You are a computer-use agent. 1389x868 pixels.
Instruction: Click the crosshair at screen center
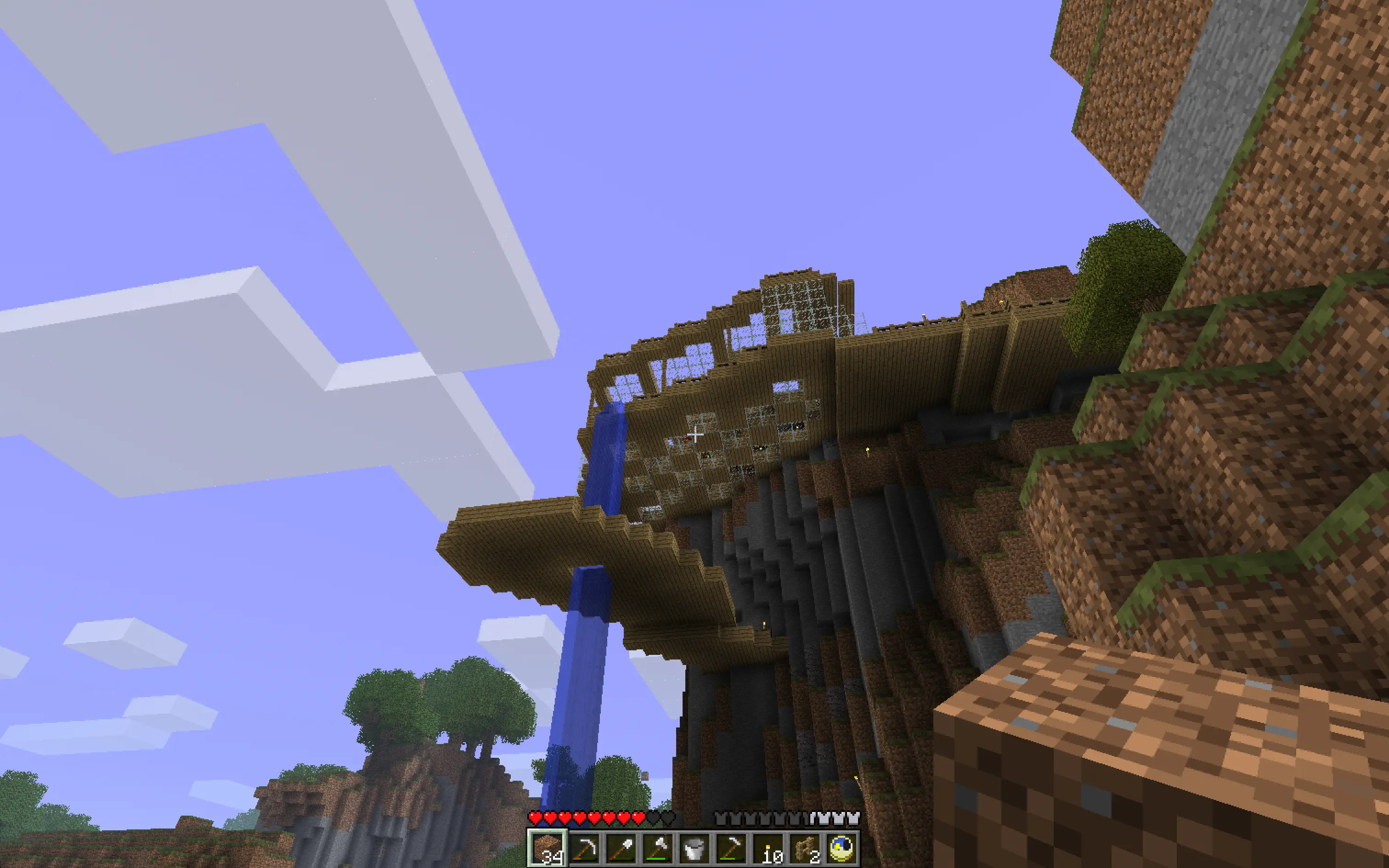click(x=694, y=434)
